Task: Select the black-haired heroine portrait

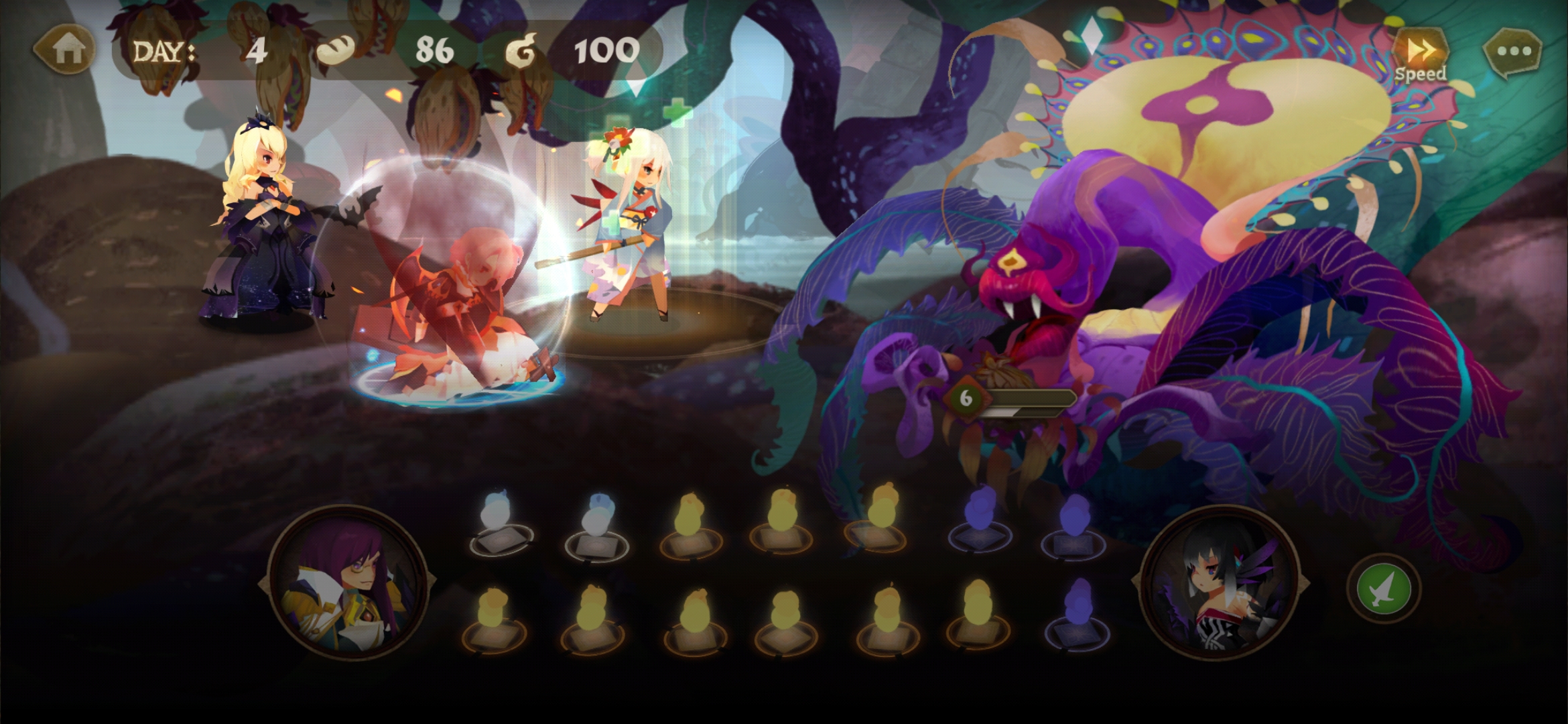Action: click(x=1220, y=583)
